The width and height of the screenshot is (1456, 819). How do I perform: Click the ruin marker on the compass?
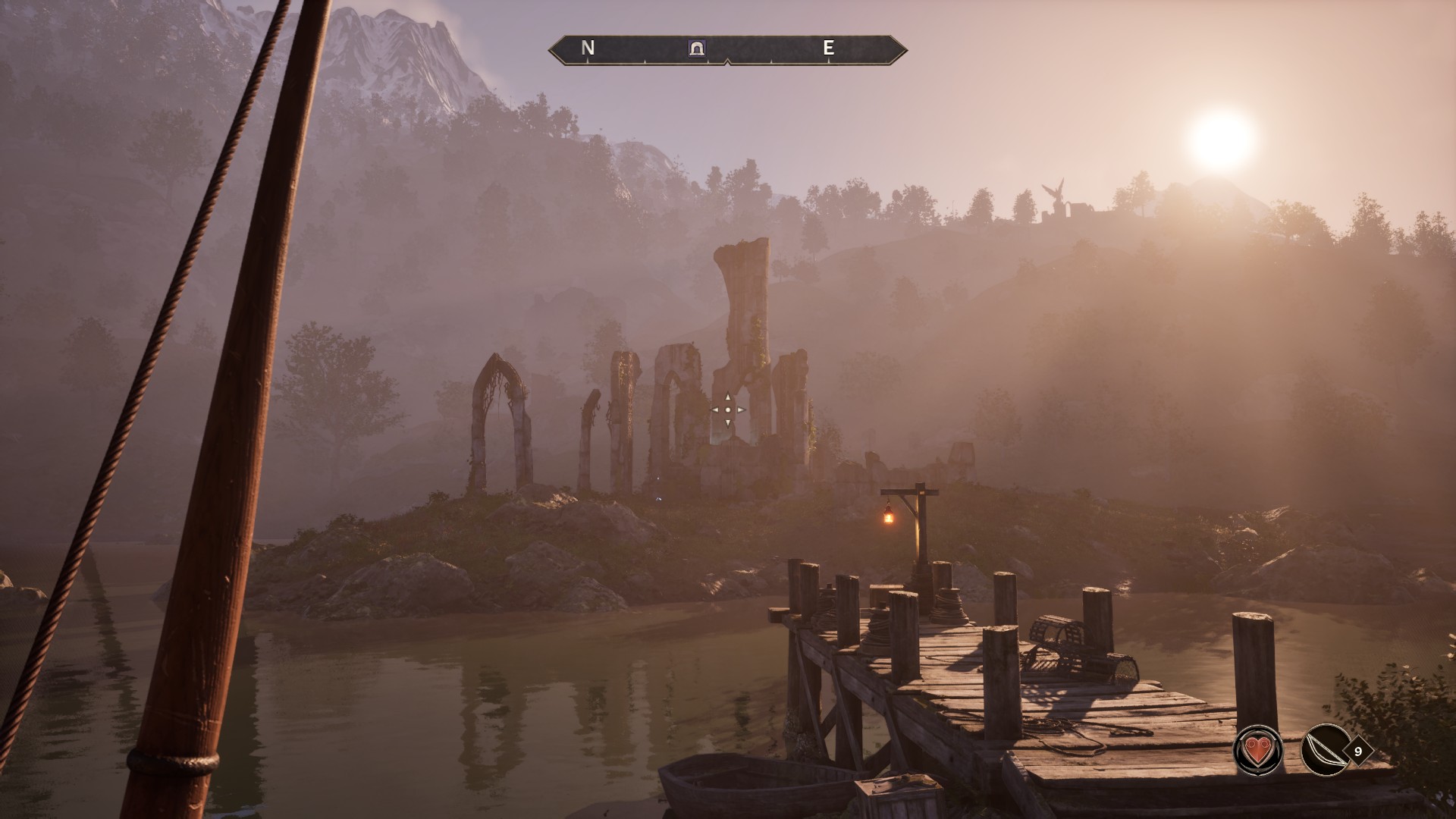[696, 49]
